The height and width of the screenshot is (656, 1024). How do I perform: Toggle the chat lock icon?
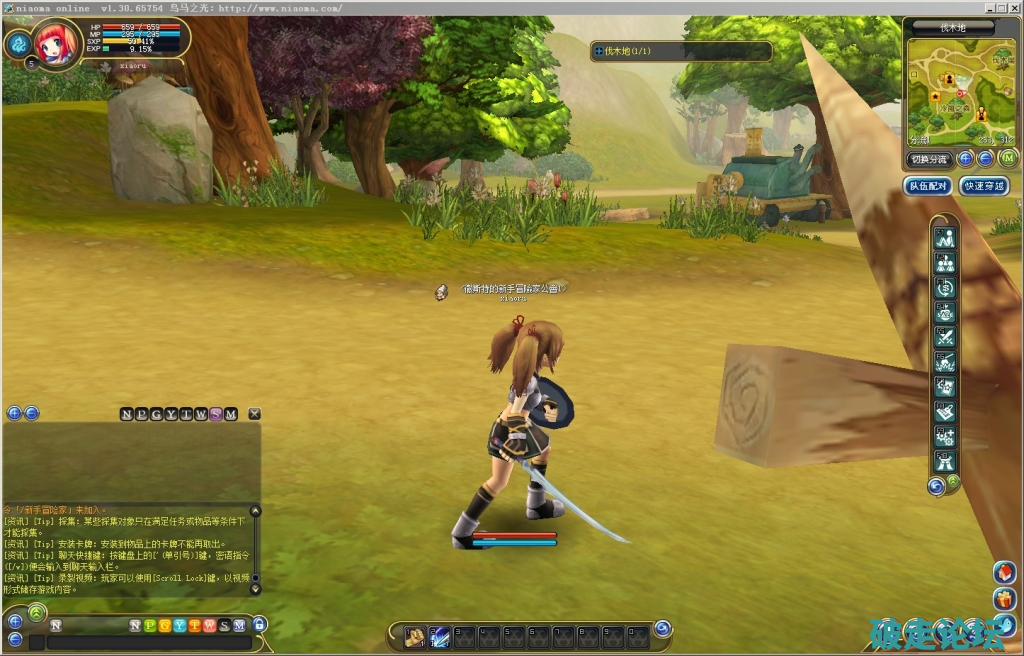coord(259,625)
